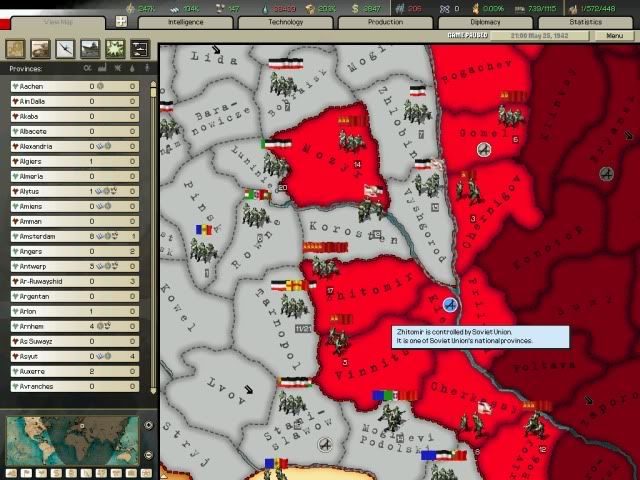The image size is (640, 480).
Task: Switch to the Technology tab
Action: (x=286, y=21)
